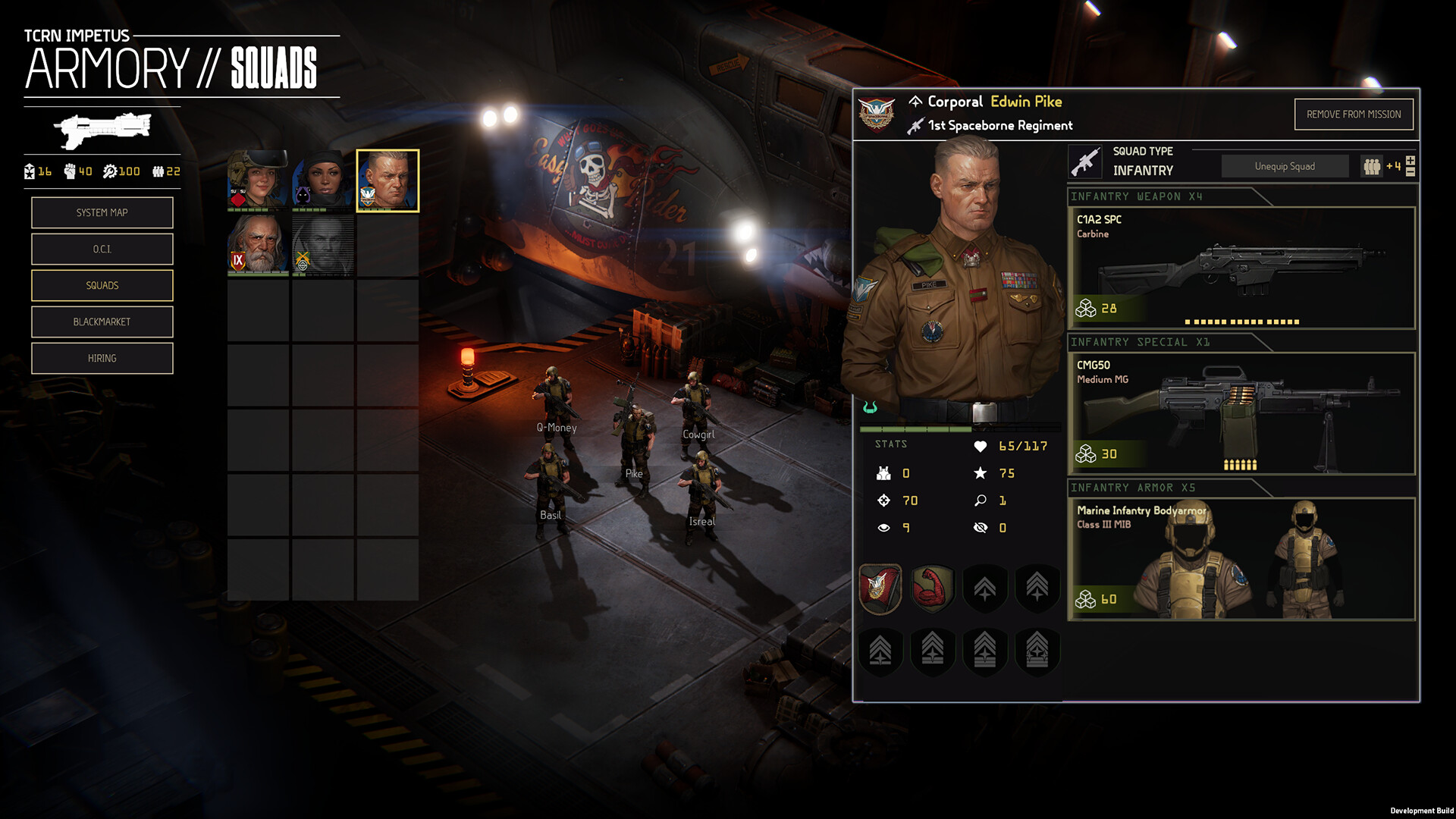Click the wrench resource icon in the sidebar

tap(110, 171)
